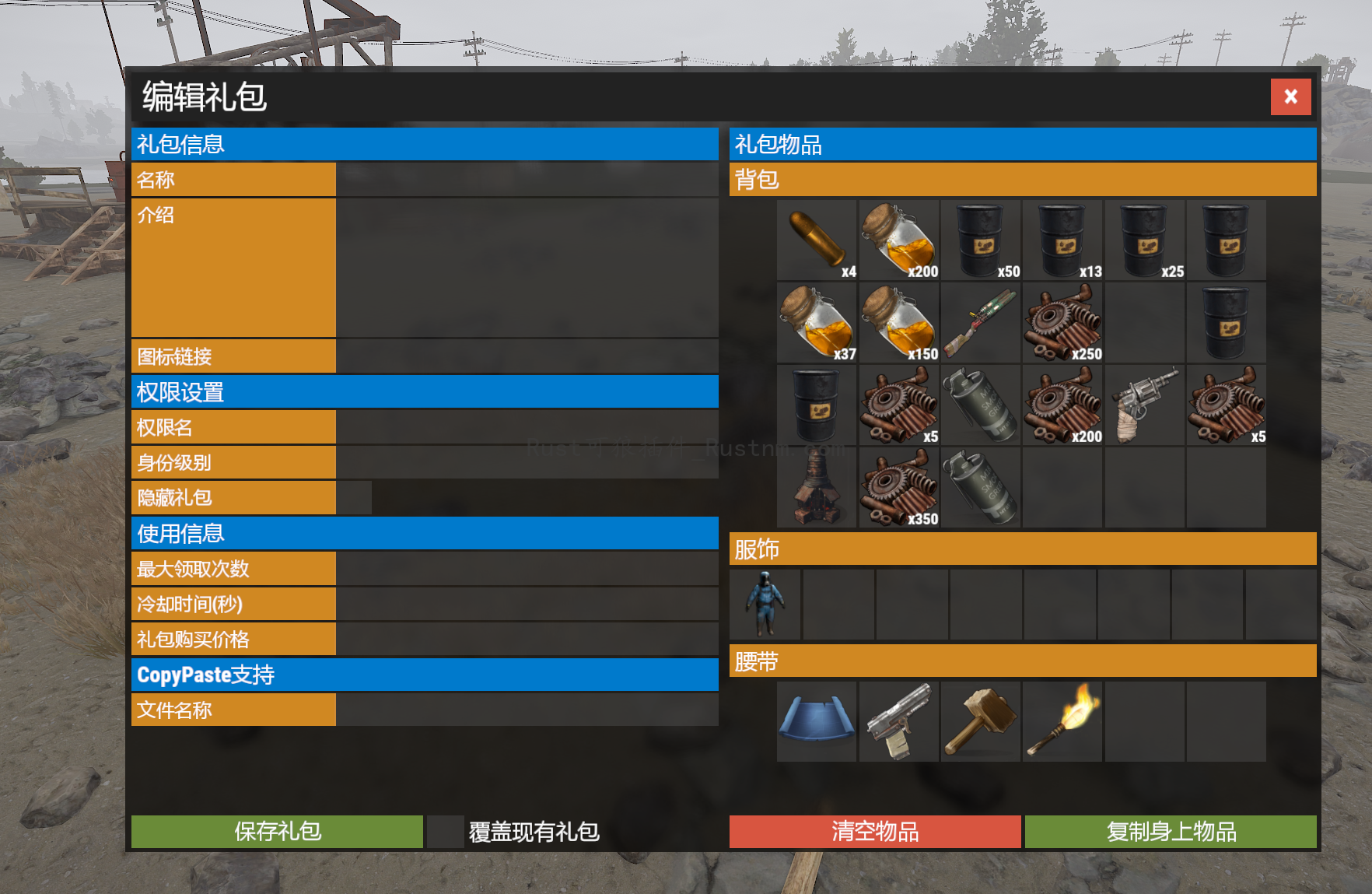This screenshot has width=1372, height=894.
Task: Click the 名称 name input field
Action: (x=529, y=180)
